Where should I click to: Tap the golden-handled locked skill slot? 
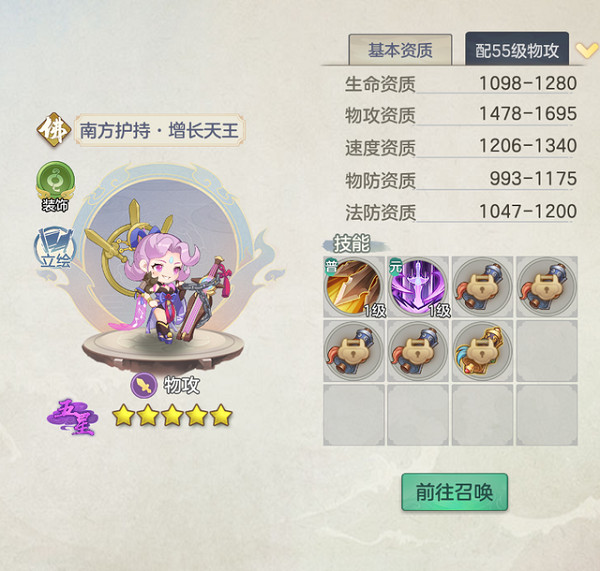482,351
